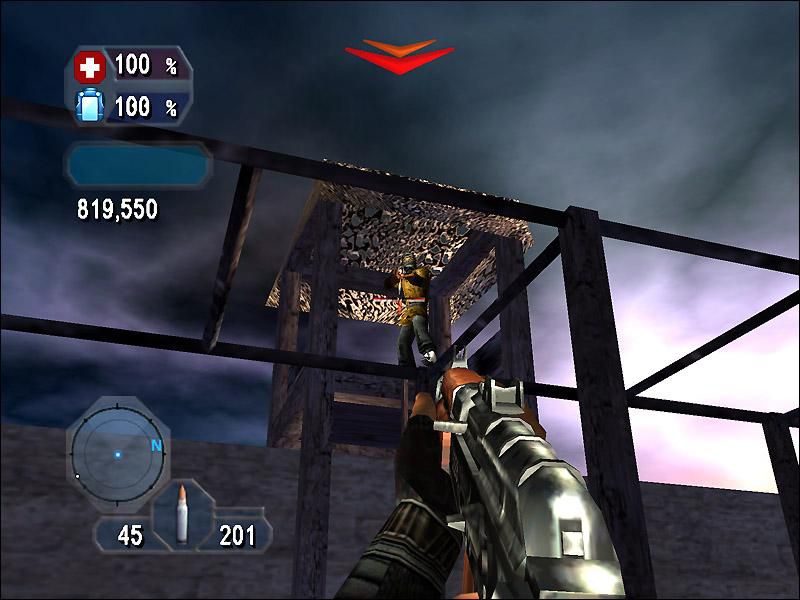Click the blue body armor icon
The width and height of the screenshot is (800, 600).
[x=90, y=107]
